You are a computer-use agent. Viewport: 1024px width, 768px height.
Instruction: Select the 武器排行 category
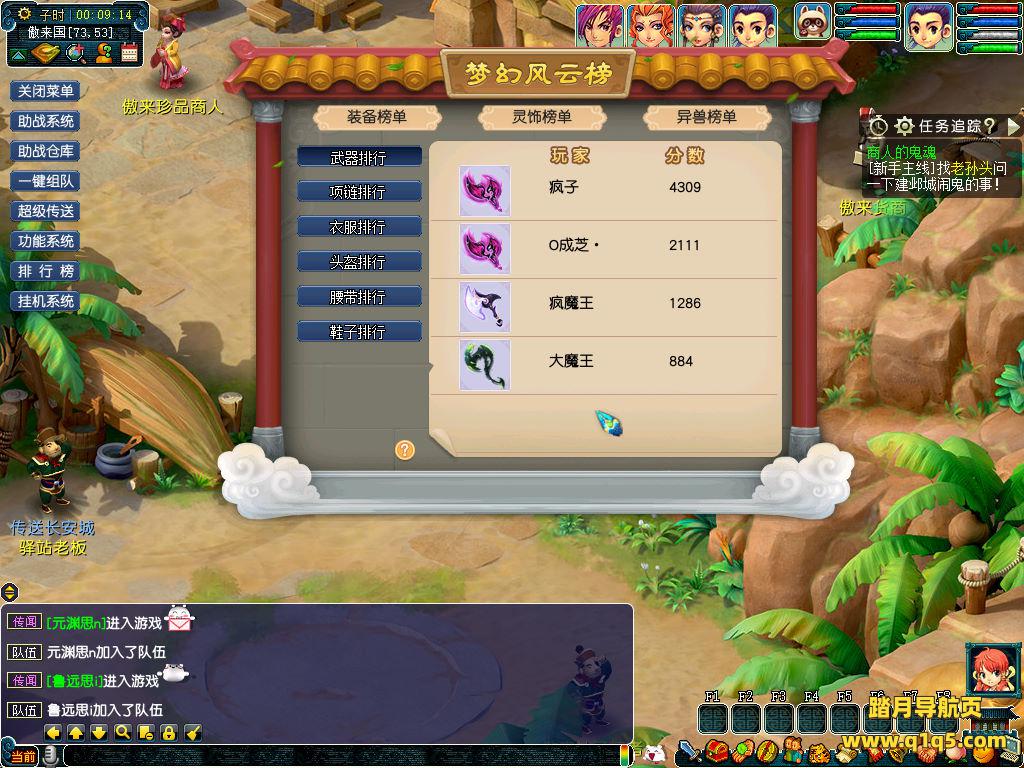tap(358, 158)
